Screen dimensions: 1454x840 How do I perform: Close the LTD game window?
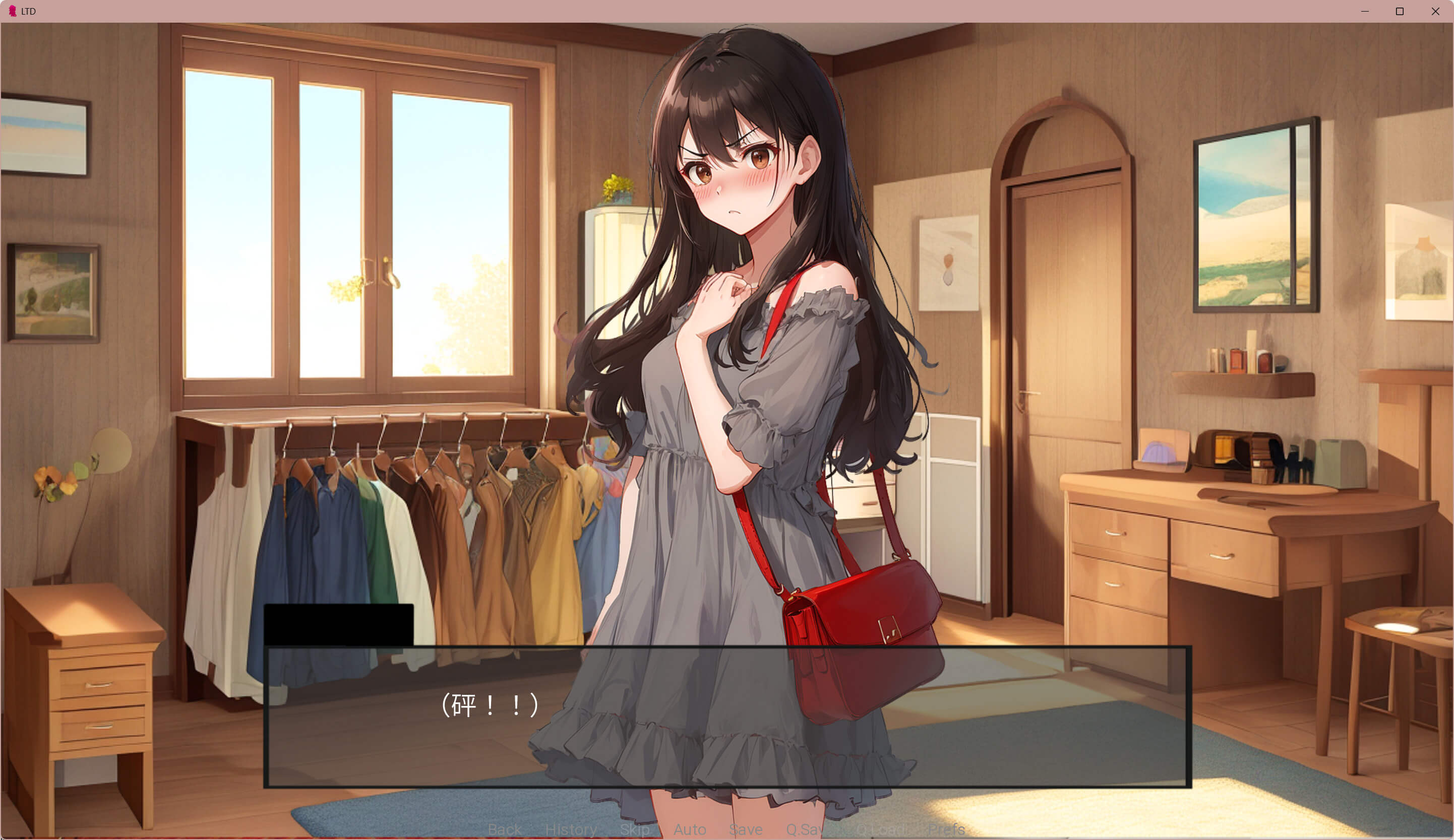click(1435, 12)
